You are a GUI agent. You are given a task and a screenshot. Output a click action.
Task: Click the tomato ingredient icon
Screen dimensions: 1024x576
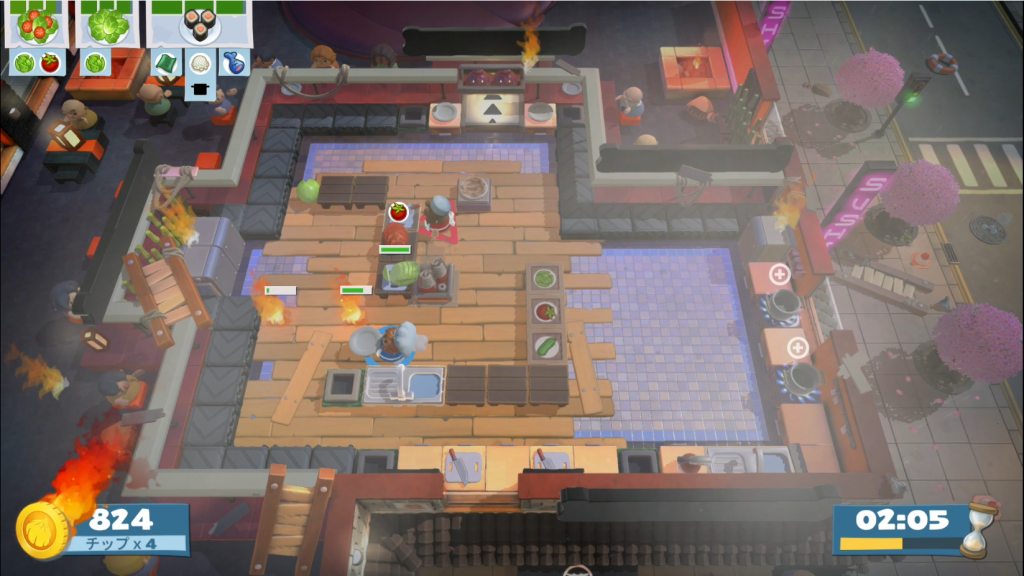click(49, 63)
